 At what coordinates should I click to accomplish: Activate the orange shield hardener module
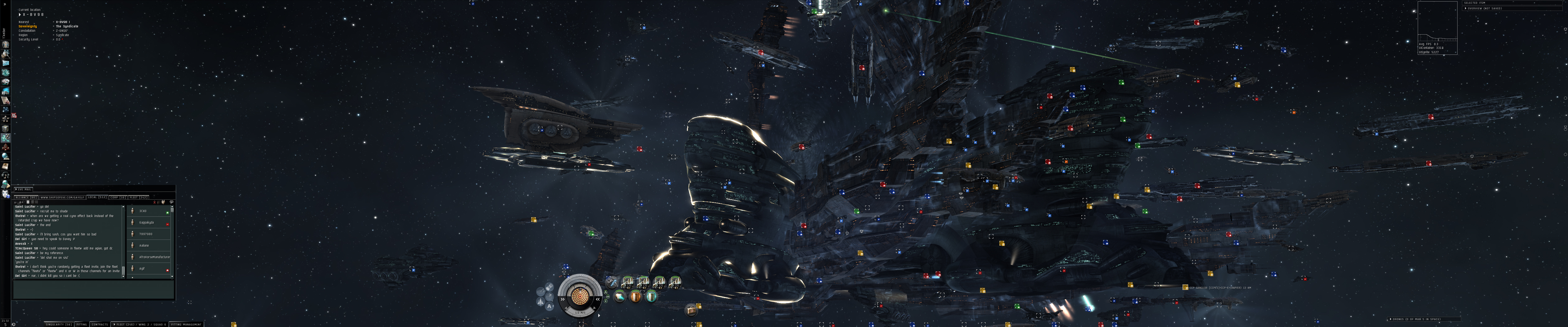(636, 297)
